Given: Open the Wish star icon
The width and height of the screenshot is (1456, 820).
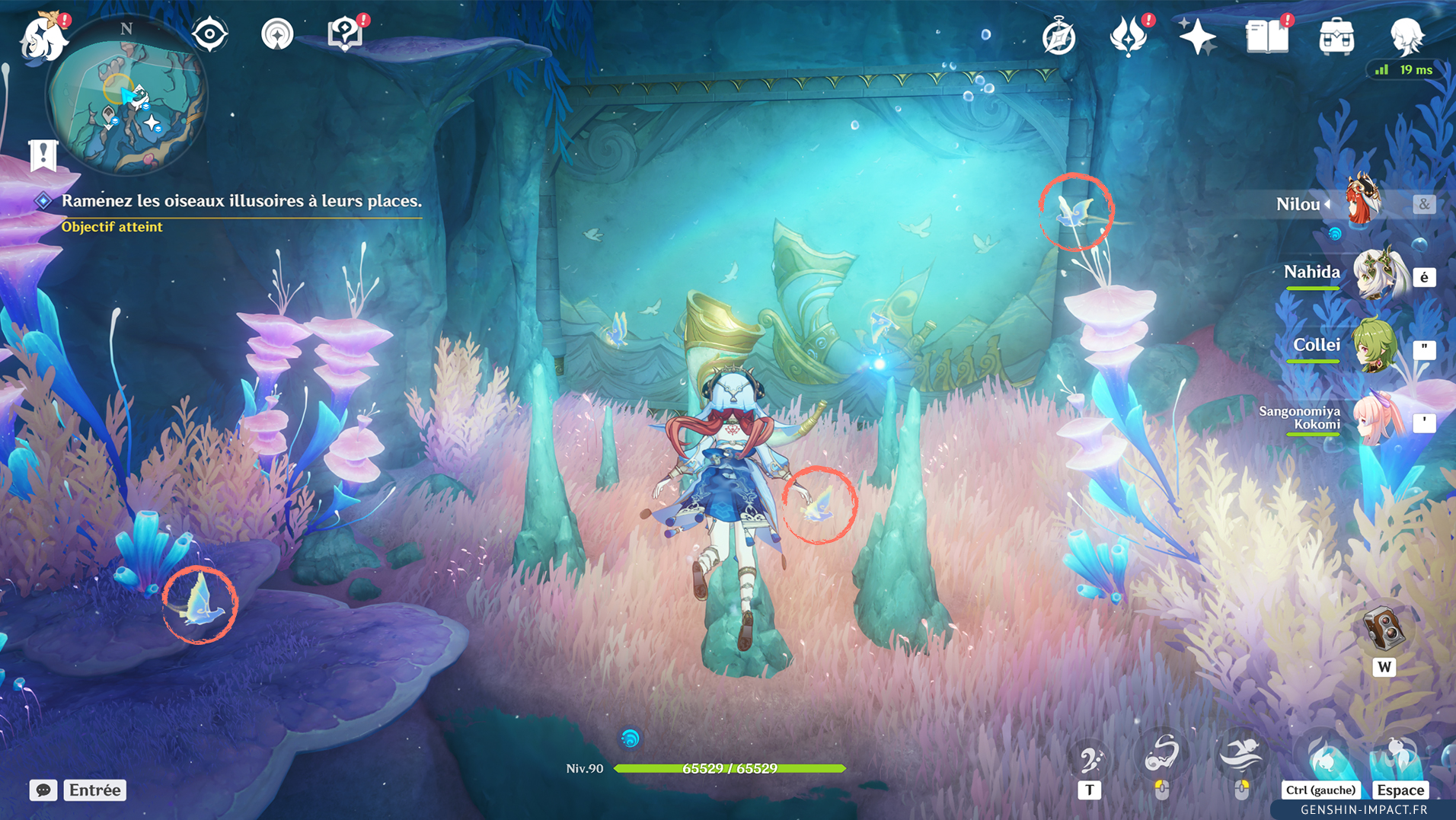Looking at the screenshot, I should [1196, 37].
